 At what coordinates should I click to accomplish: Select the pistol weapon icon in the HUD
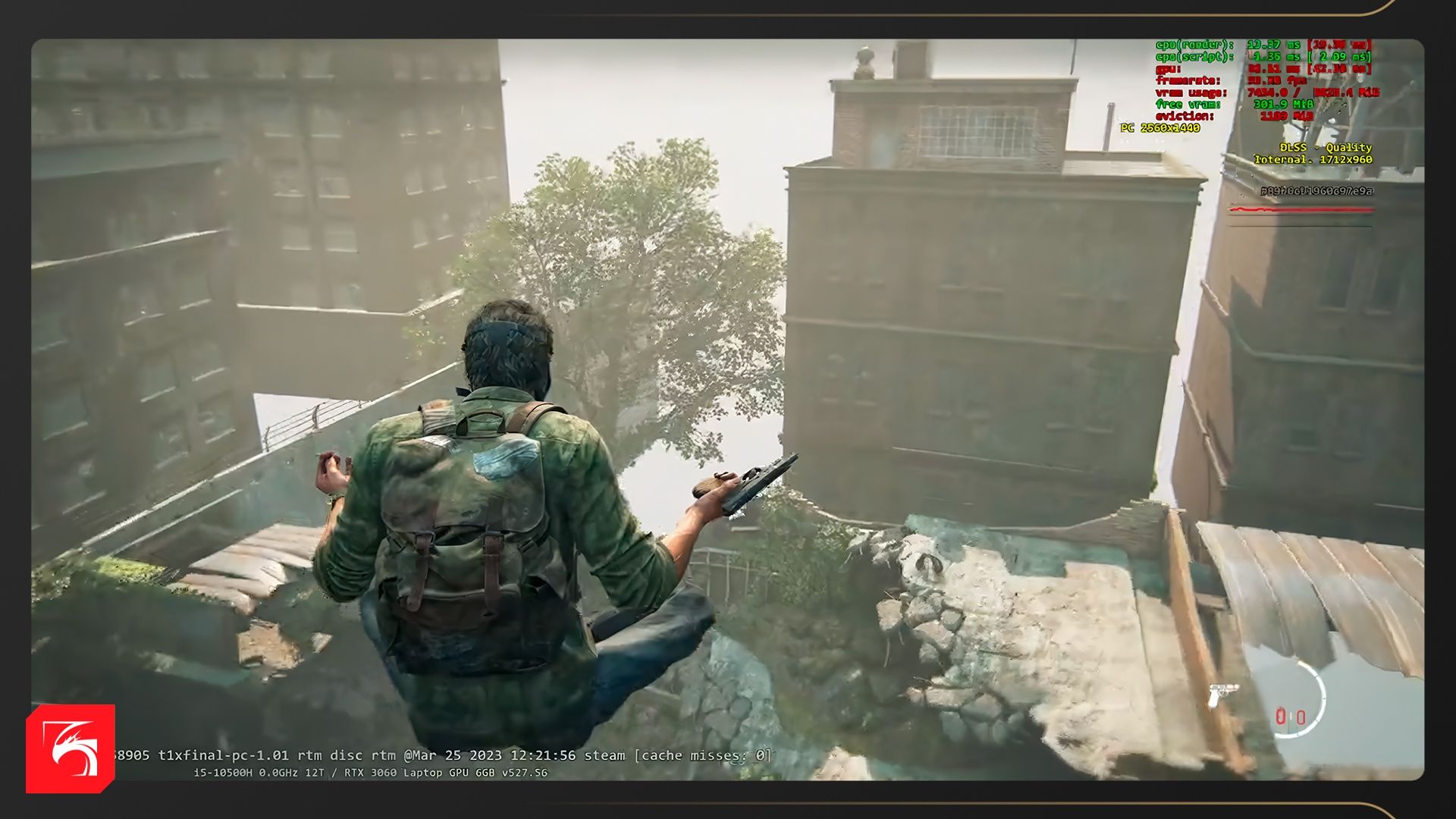[x=1222, y=693]
